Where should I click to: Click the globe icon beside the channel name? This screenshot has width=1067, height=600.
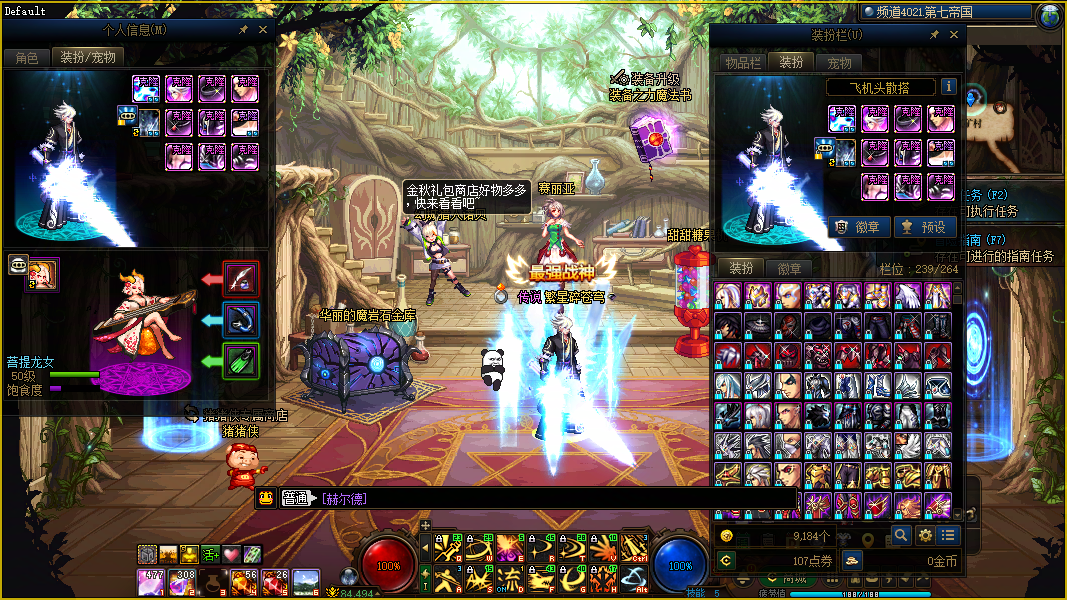tap(1050, 15)
